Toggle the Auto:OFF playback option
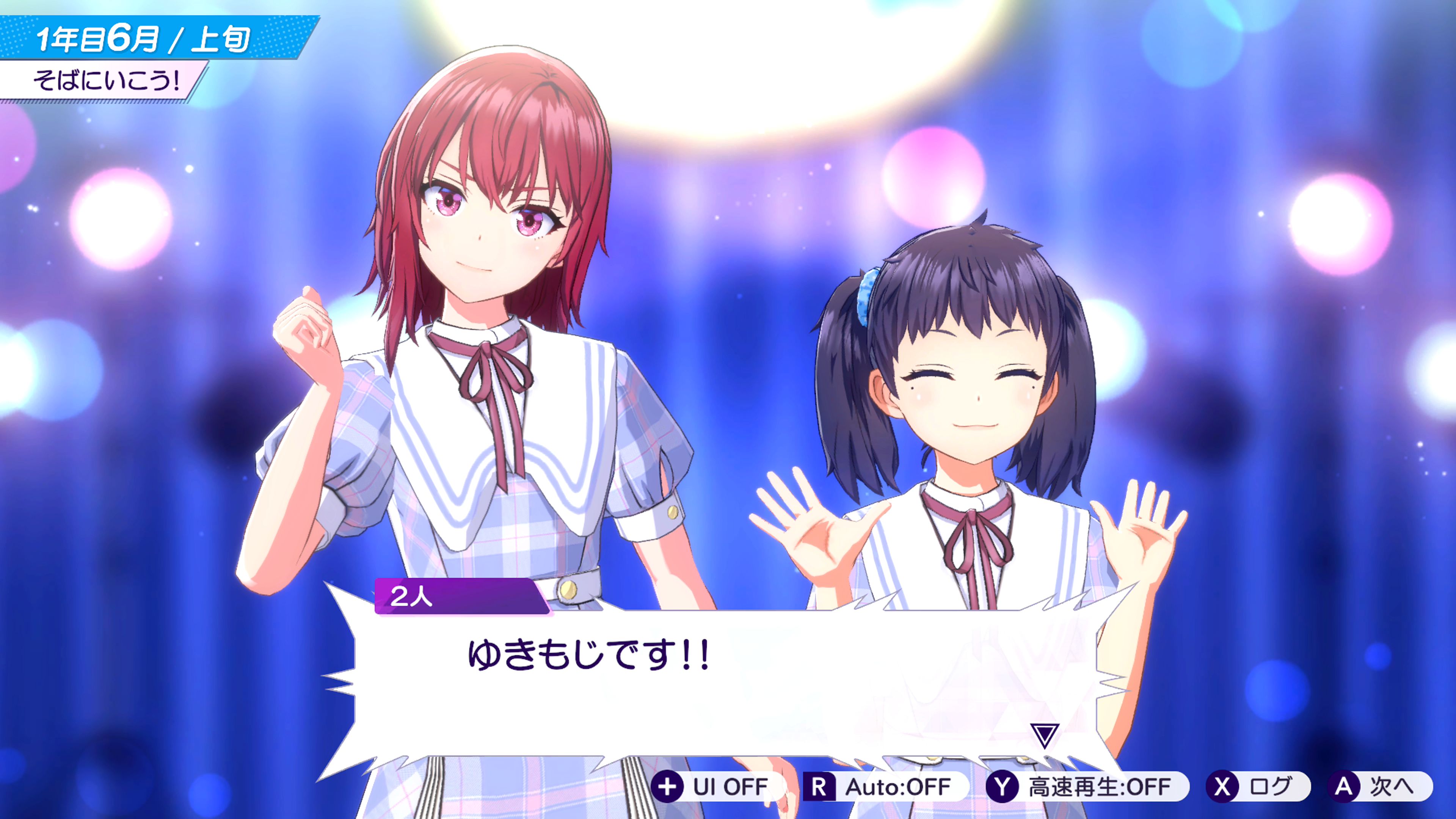The image size is (1456, 819). pos(885,787)
